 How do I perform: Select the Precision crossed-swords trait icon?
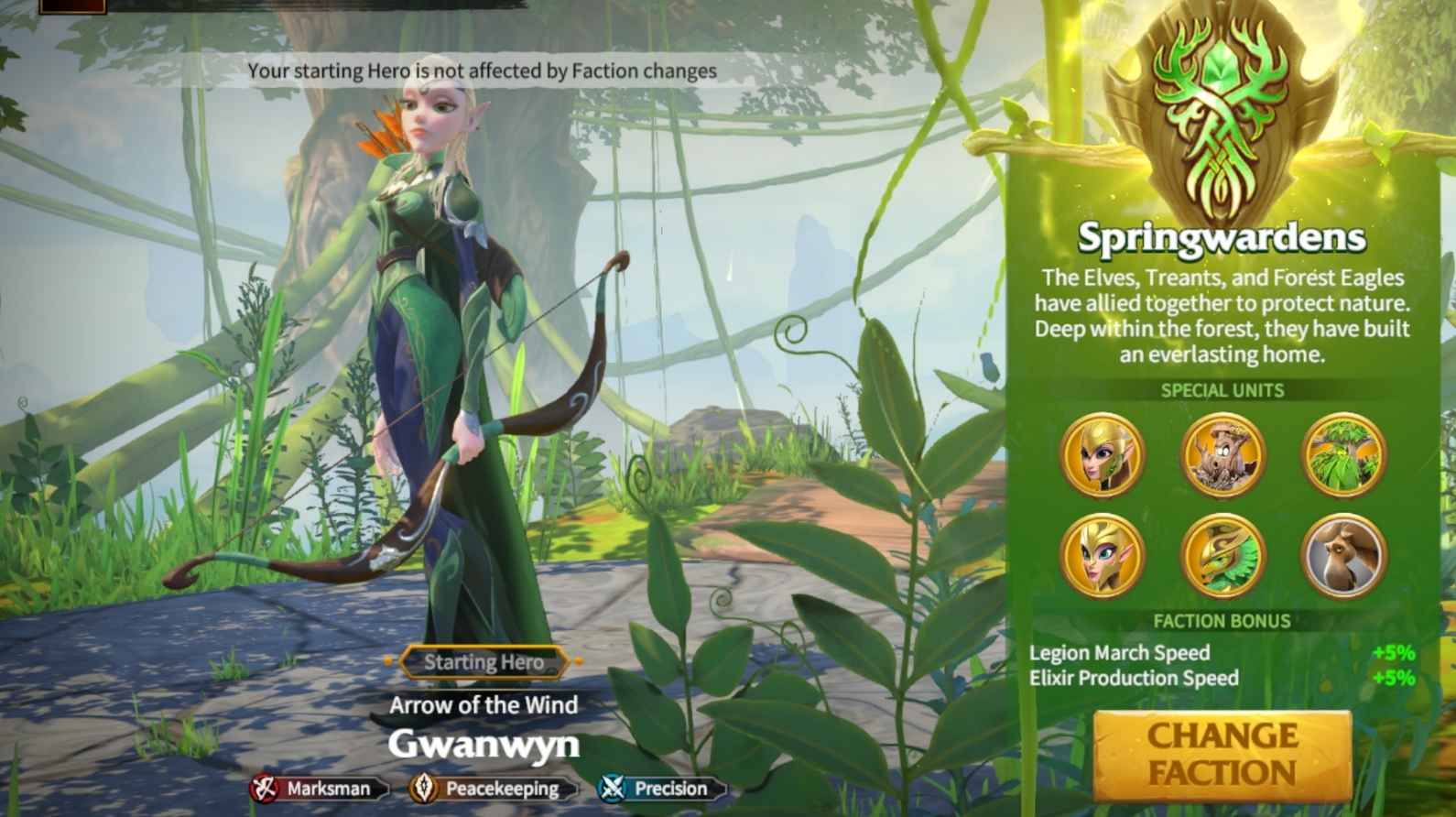click(614, 789)
